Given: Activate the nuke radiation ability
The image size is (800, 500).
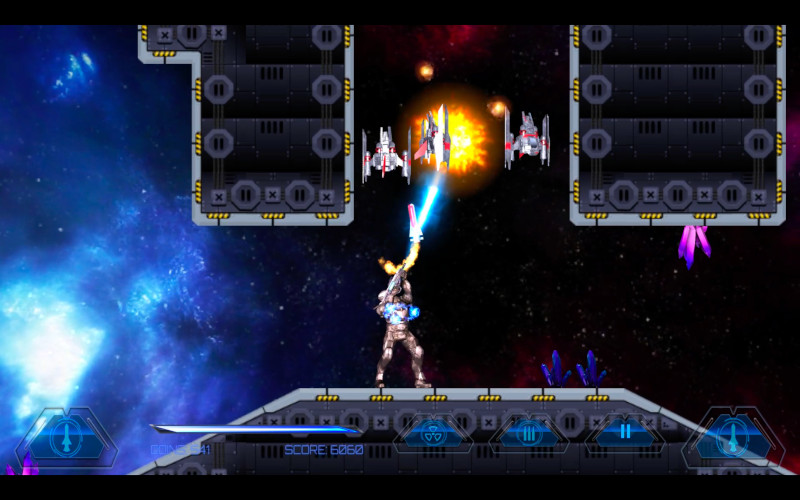Looking at the screenshot, I should 432,433.
